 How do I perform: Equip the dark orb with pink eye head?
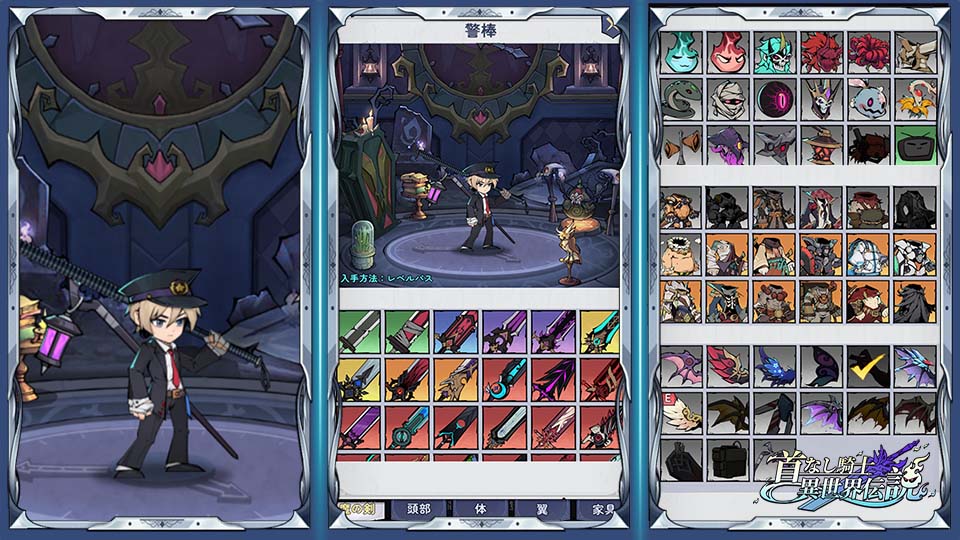click(775, 99)
